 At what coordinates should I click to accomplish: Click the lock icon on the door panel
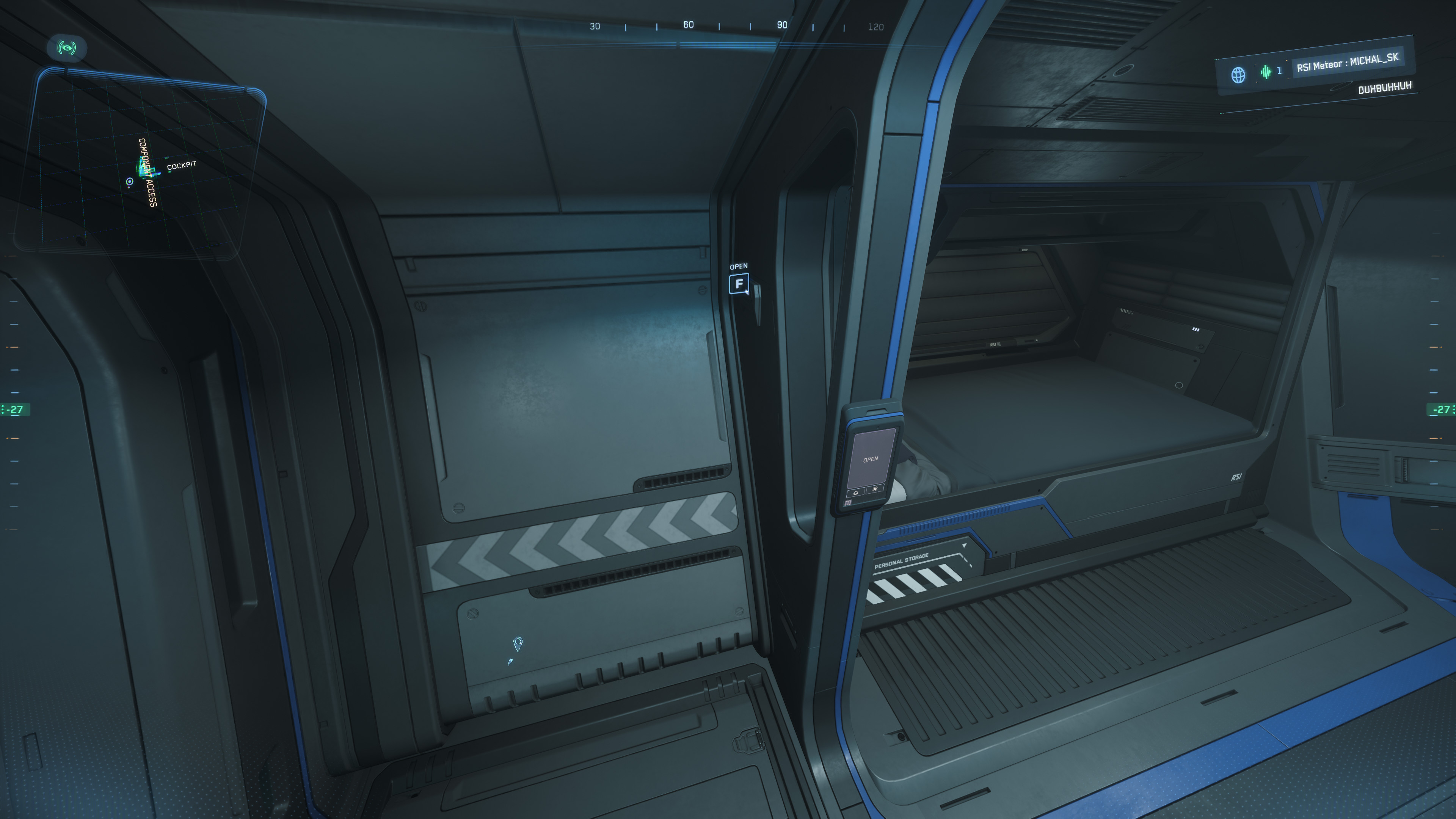[856, 493]
